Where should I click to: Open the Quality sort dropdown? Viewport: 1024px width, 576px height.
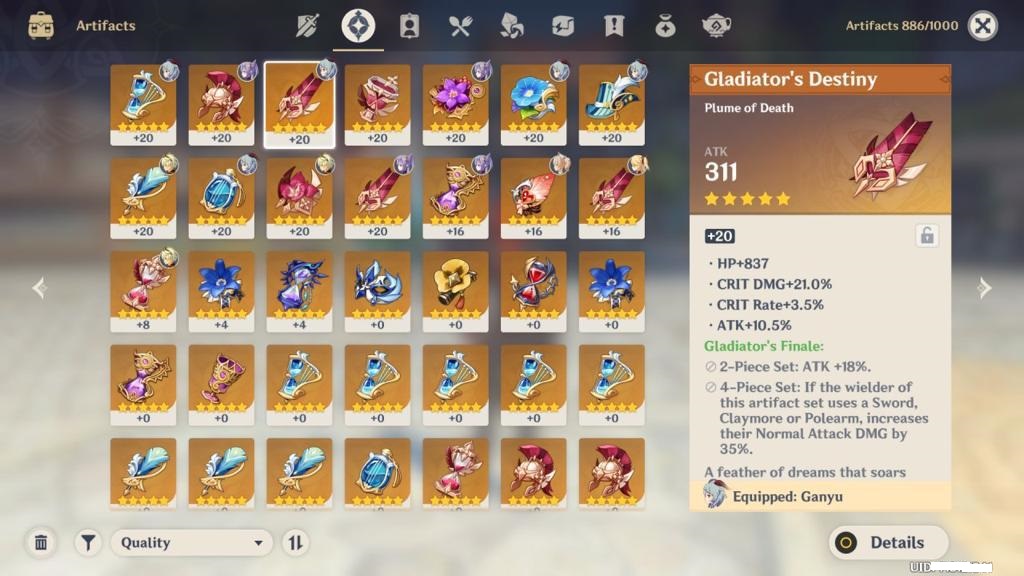pos(192,542)
